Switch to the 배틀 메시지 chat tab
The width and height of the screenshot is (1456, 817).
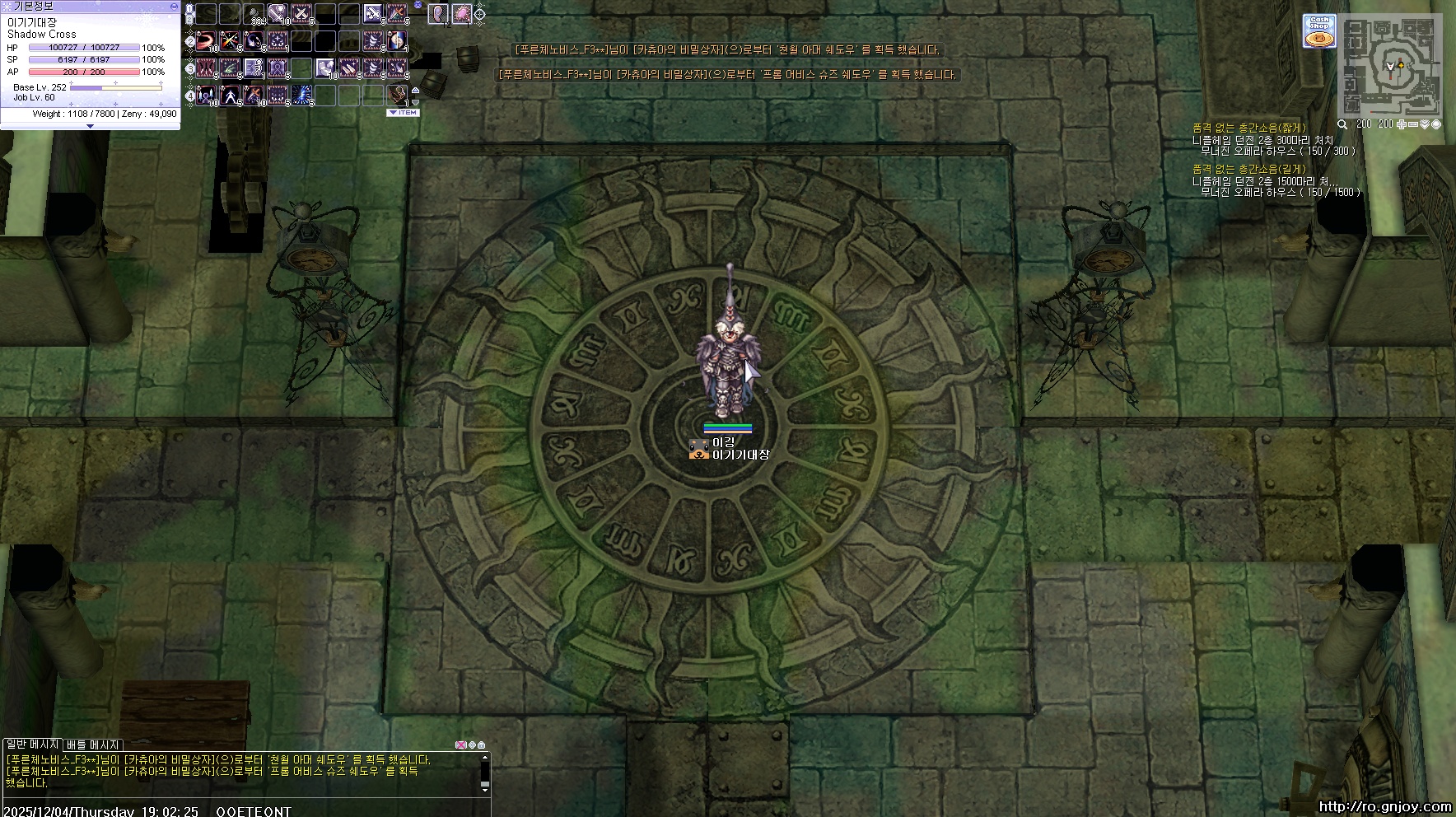[x=93, y=745]
